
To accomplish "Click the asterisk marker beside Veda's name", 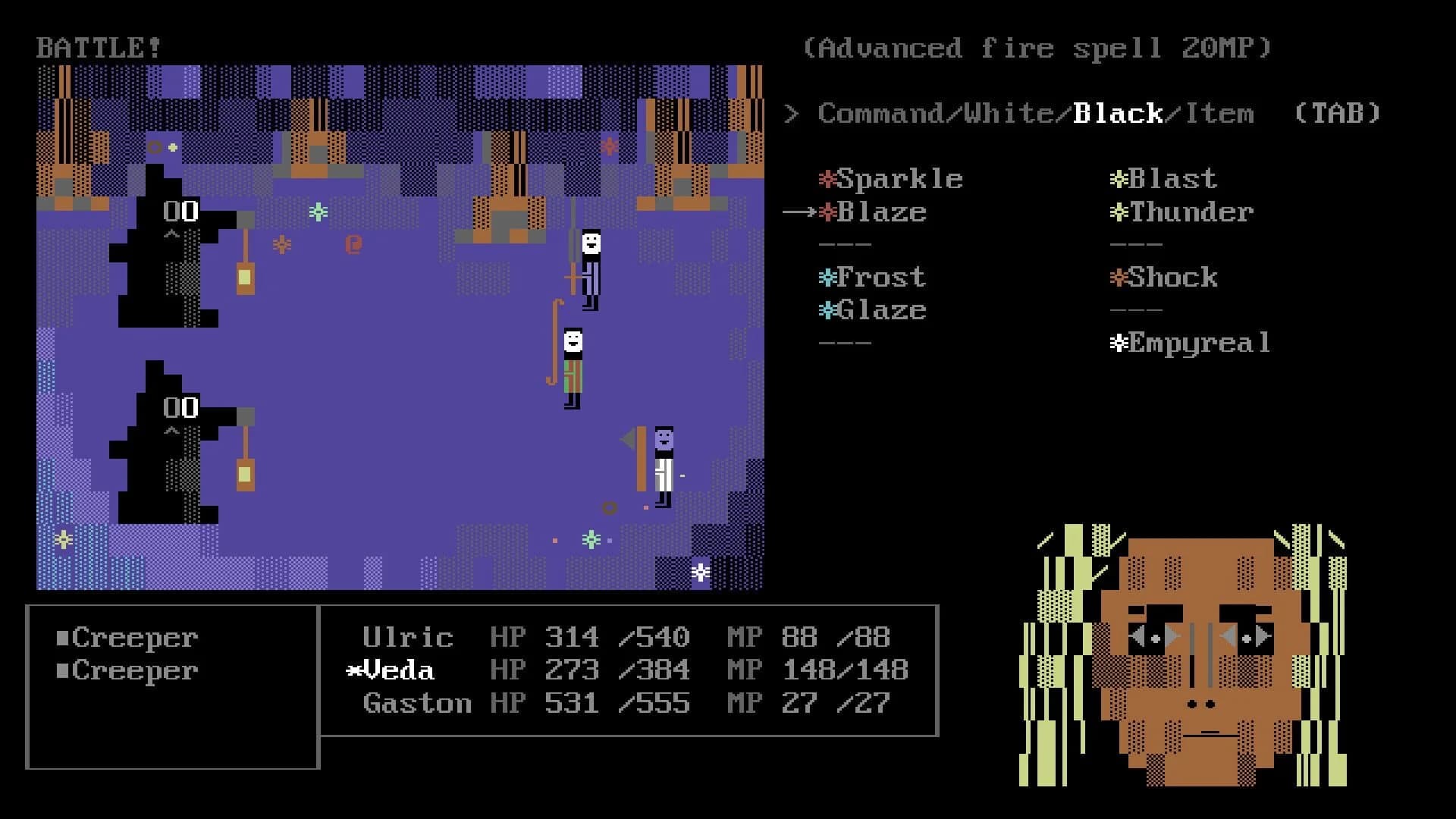I will coord(353,670).
